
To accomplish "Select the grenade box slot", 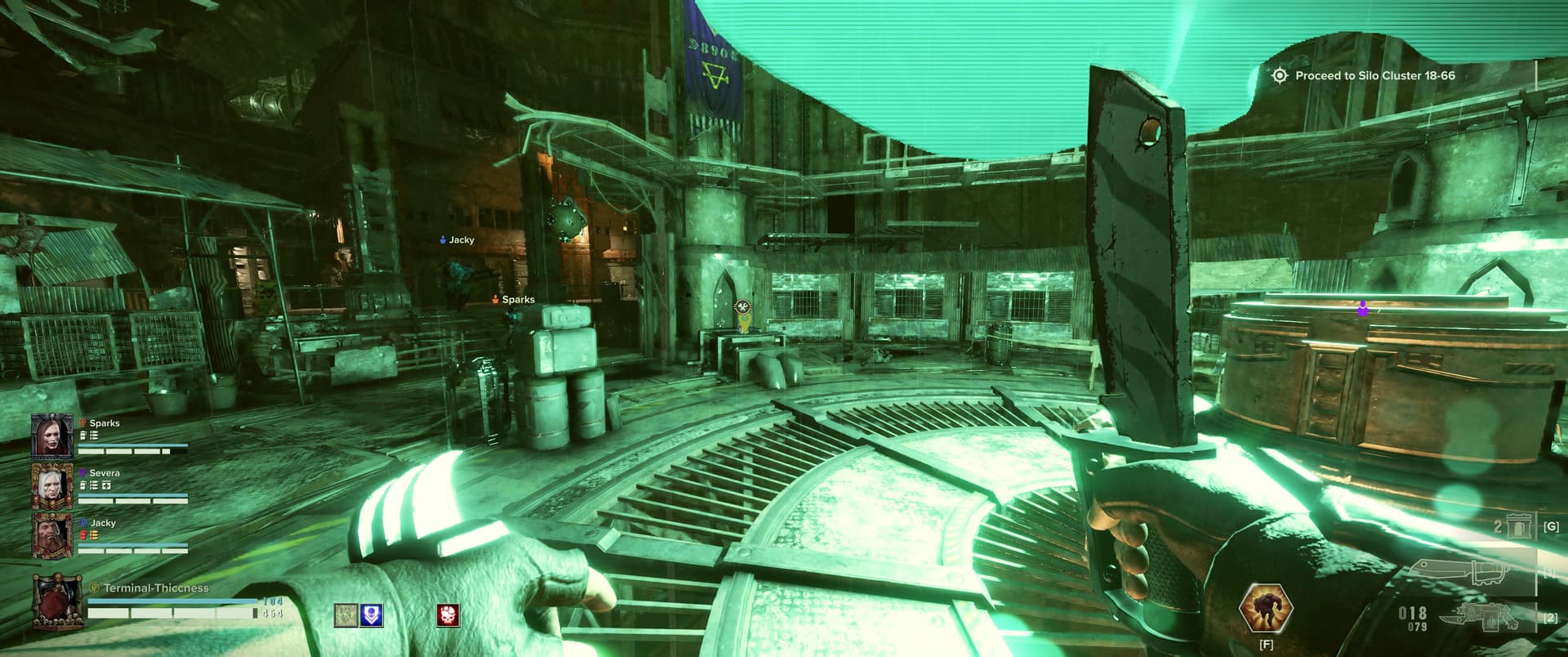I will pyautogui.click(x=1518, y=527).
